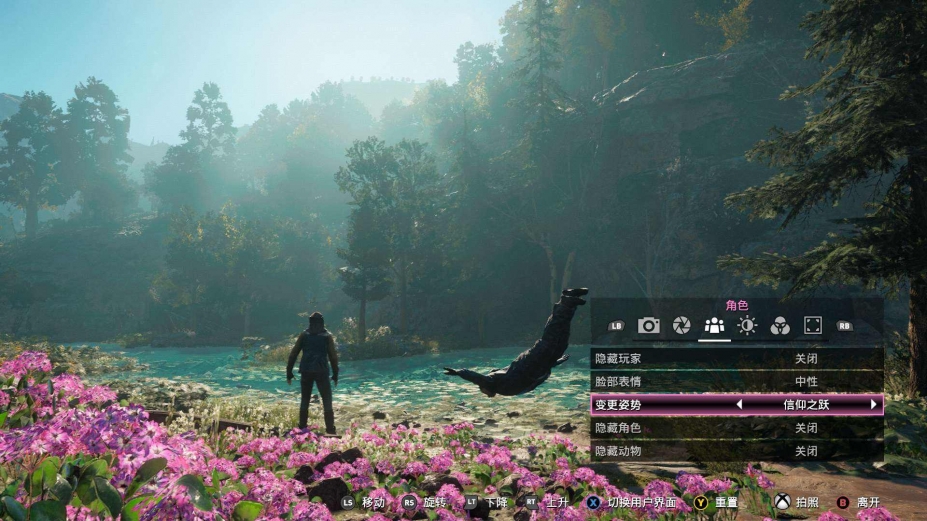Click the right arrow for 变更姿势 pose

coord(873,405)
